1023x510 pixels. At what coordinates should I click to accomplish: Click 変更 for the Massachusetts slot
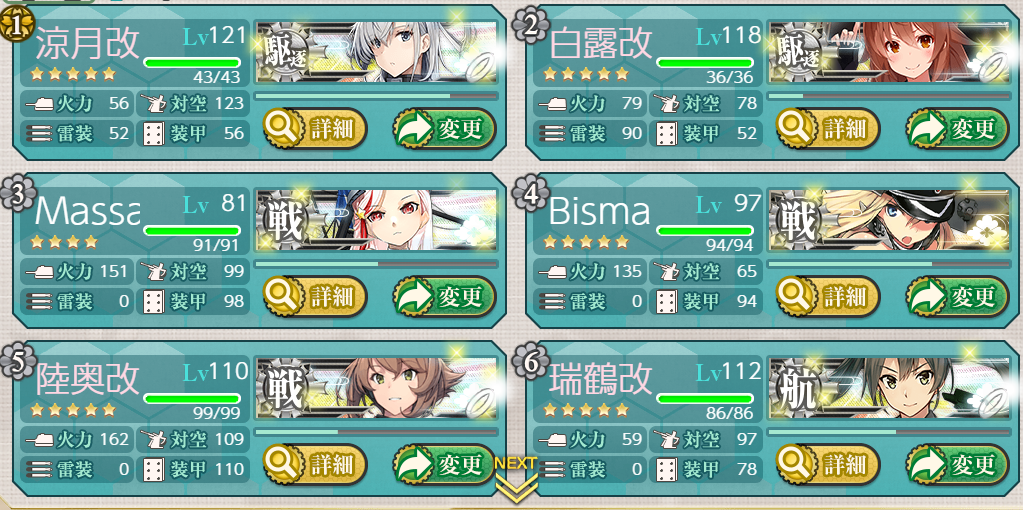444,296
